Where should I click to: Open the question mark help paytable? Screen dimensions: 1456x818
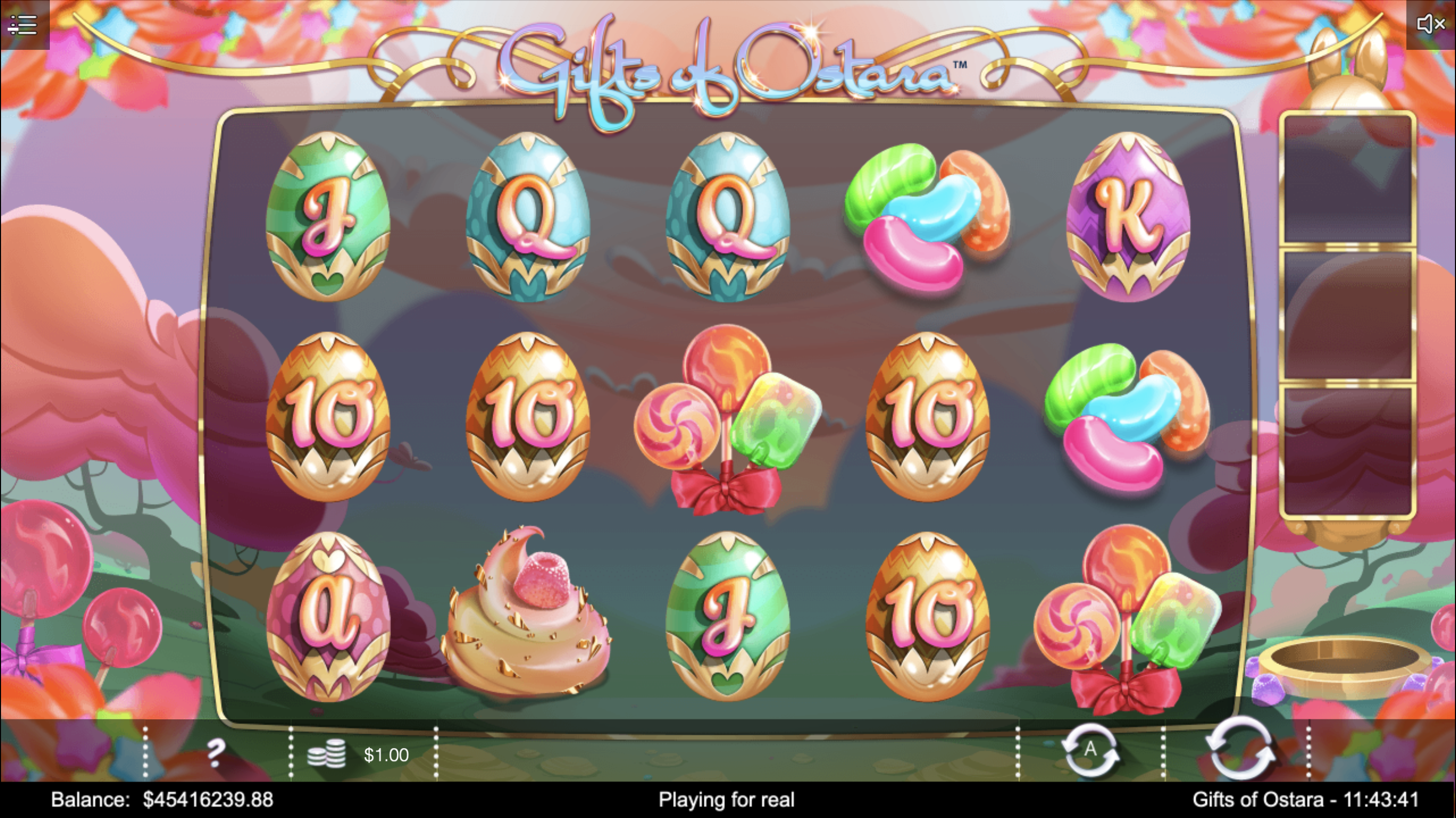(215, 753)
